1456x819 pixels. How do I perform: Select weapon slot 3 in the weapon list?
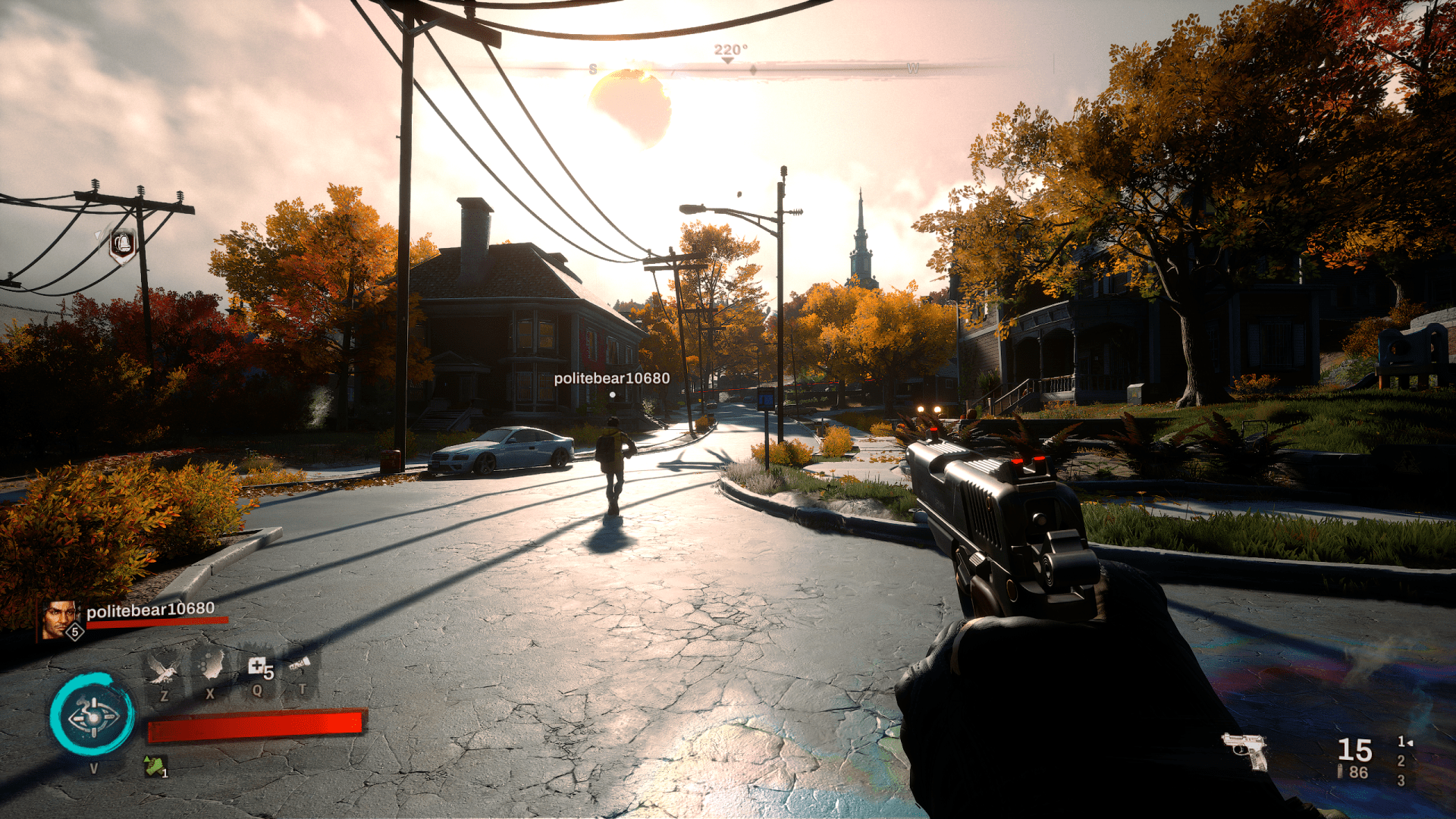(1401, 780)
